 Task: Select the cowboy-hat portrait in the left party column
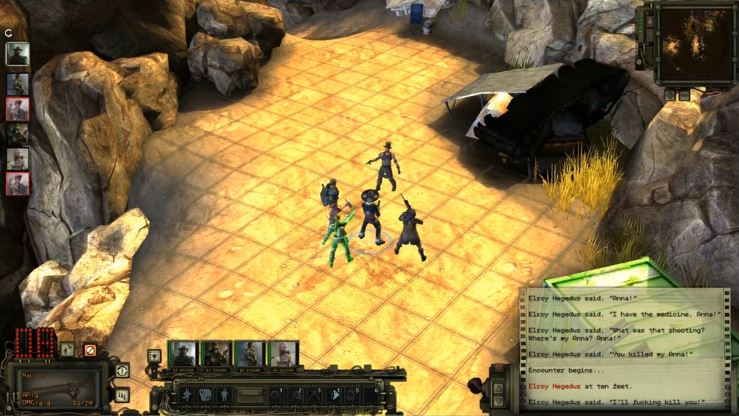tap(17, 54)
